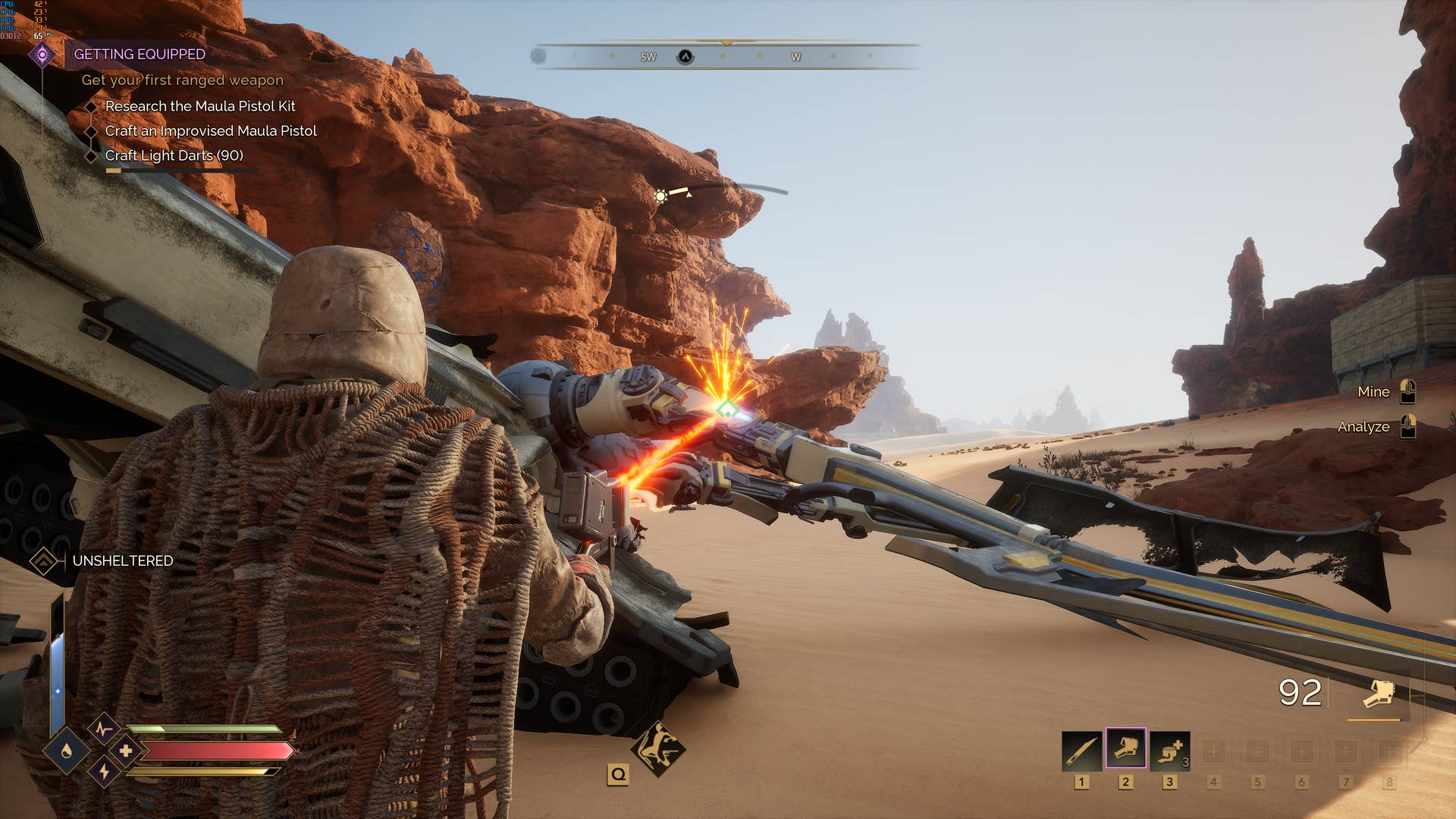Open the Getting Equipped quest tracker
Image resolution: width=1456 pixels, height=819 pixels.
(140, 54)
